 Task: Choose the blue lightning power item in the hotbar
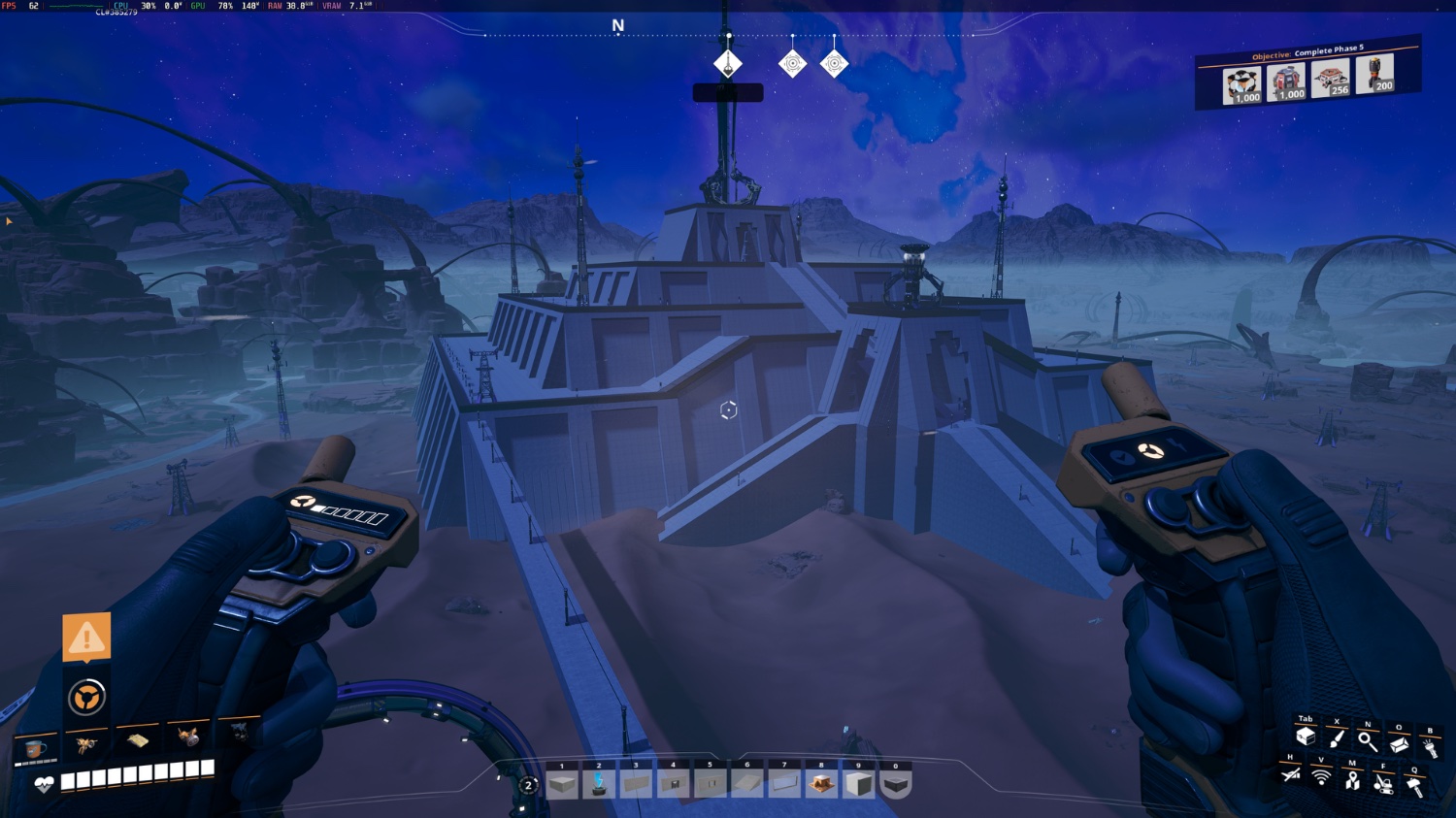tap(599, 783)
